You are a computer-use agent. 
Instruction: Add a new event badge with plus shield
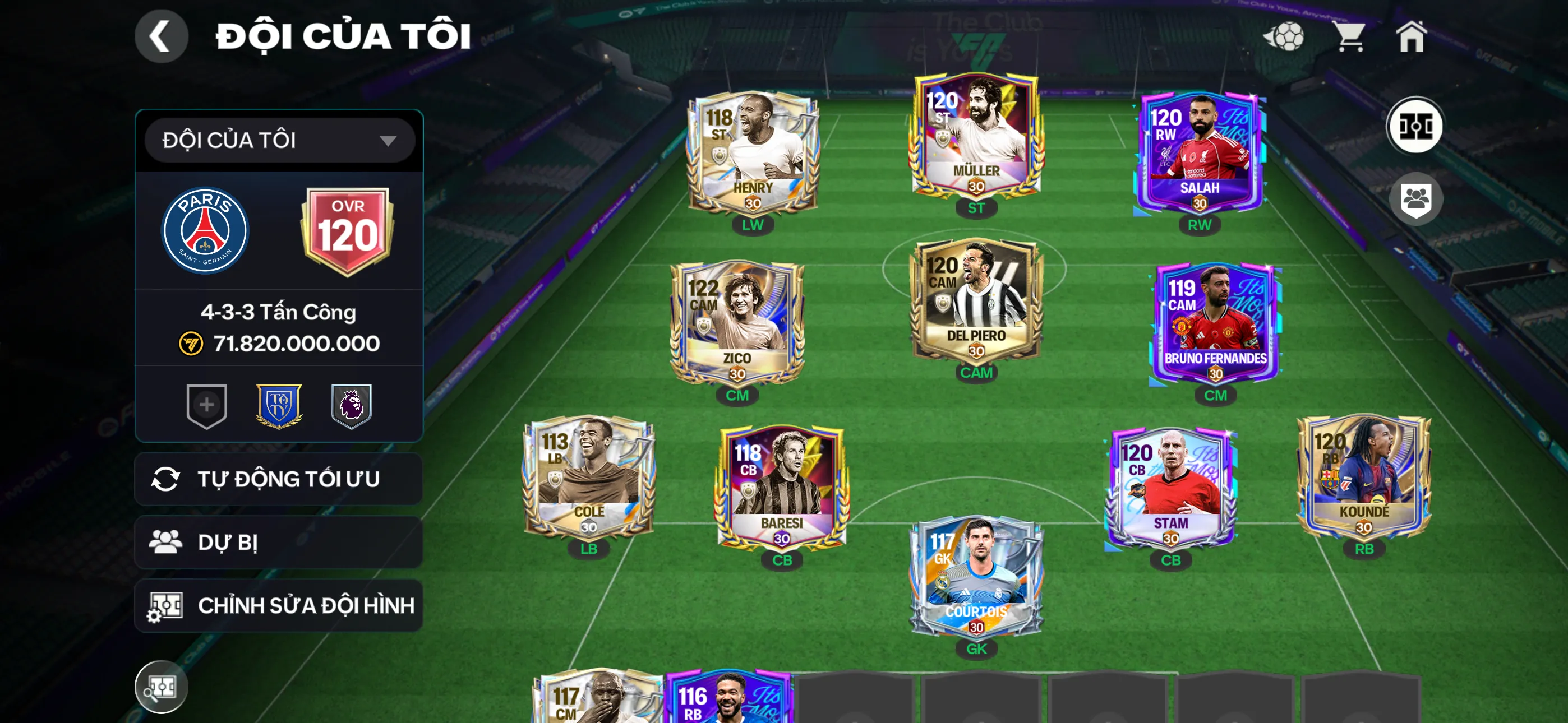pos(206,406)
